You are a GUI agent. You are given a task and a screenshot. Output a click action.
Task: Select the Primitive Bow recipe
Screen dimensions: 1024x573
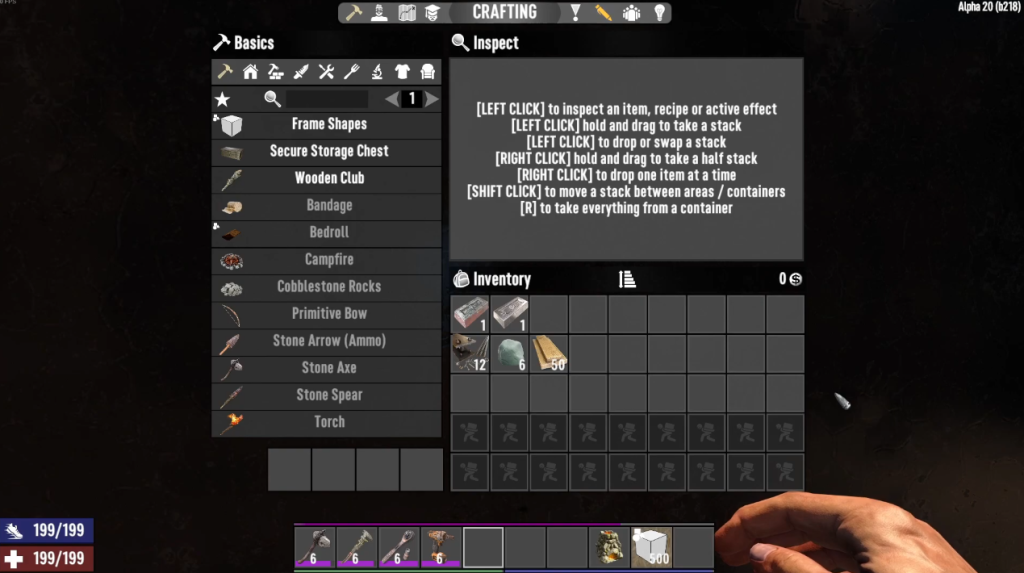328,314
